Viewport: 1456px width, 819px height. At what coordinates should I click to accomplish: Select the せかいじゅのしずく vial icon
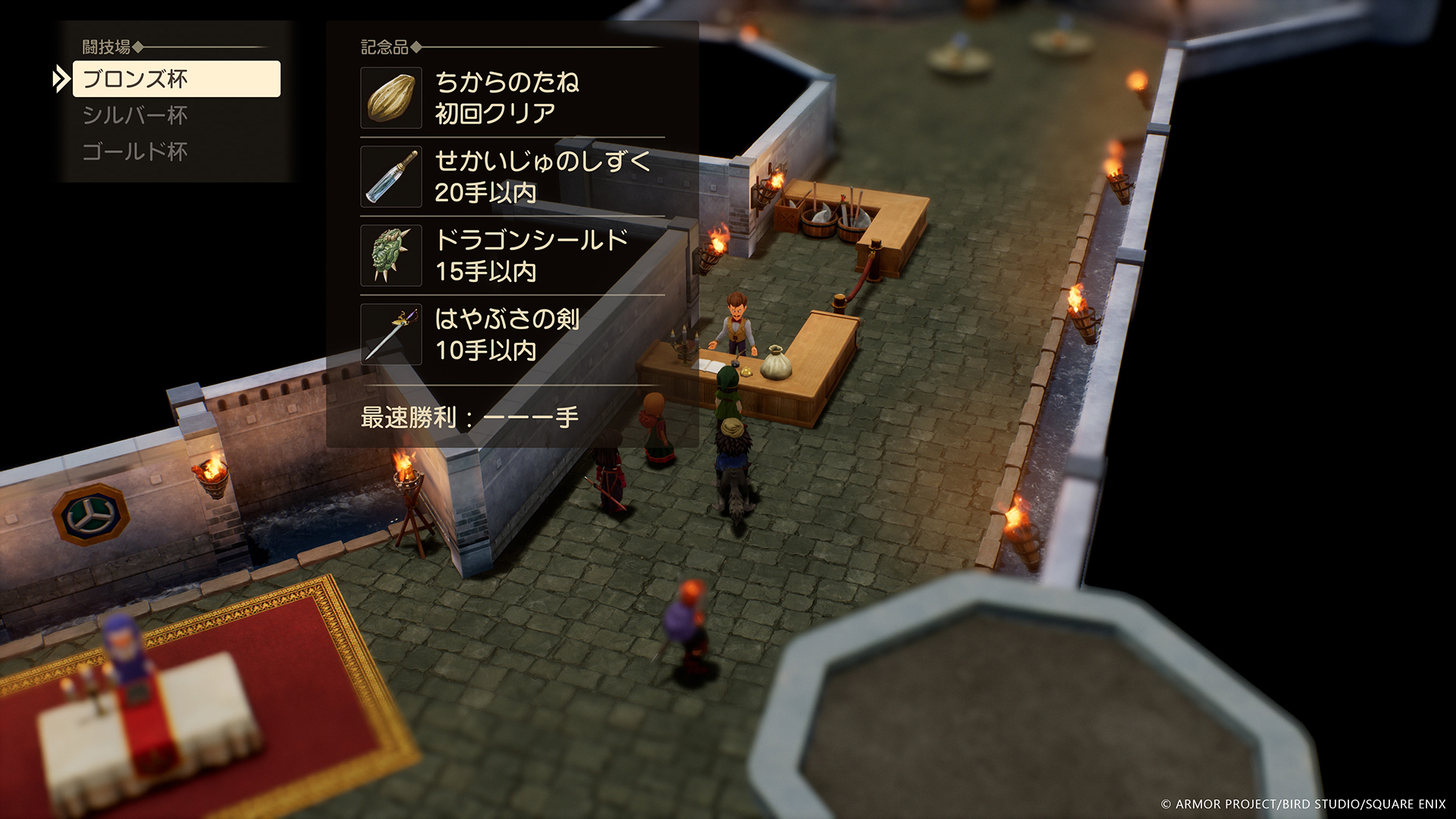click(x=391, y=177)
